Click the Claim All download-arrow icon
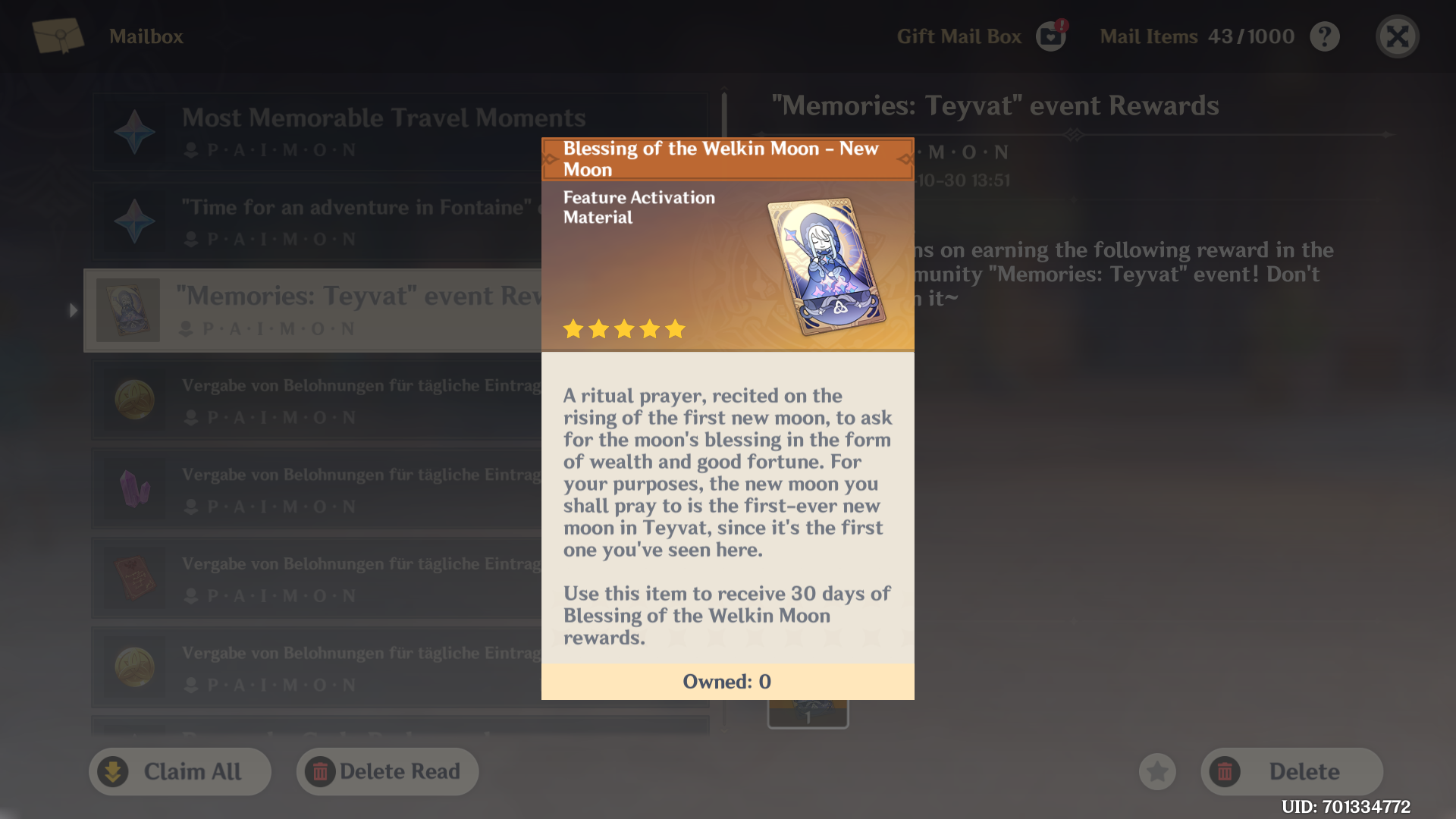Image resolution: width=1456 pixels, height=819 pixels. tap(114, 771)
